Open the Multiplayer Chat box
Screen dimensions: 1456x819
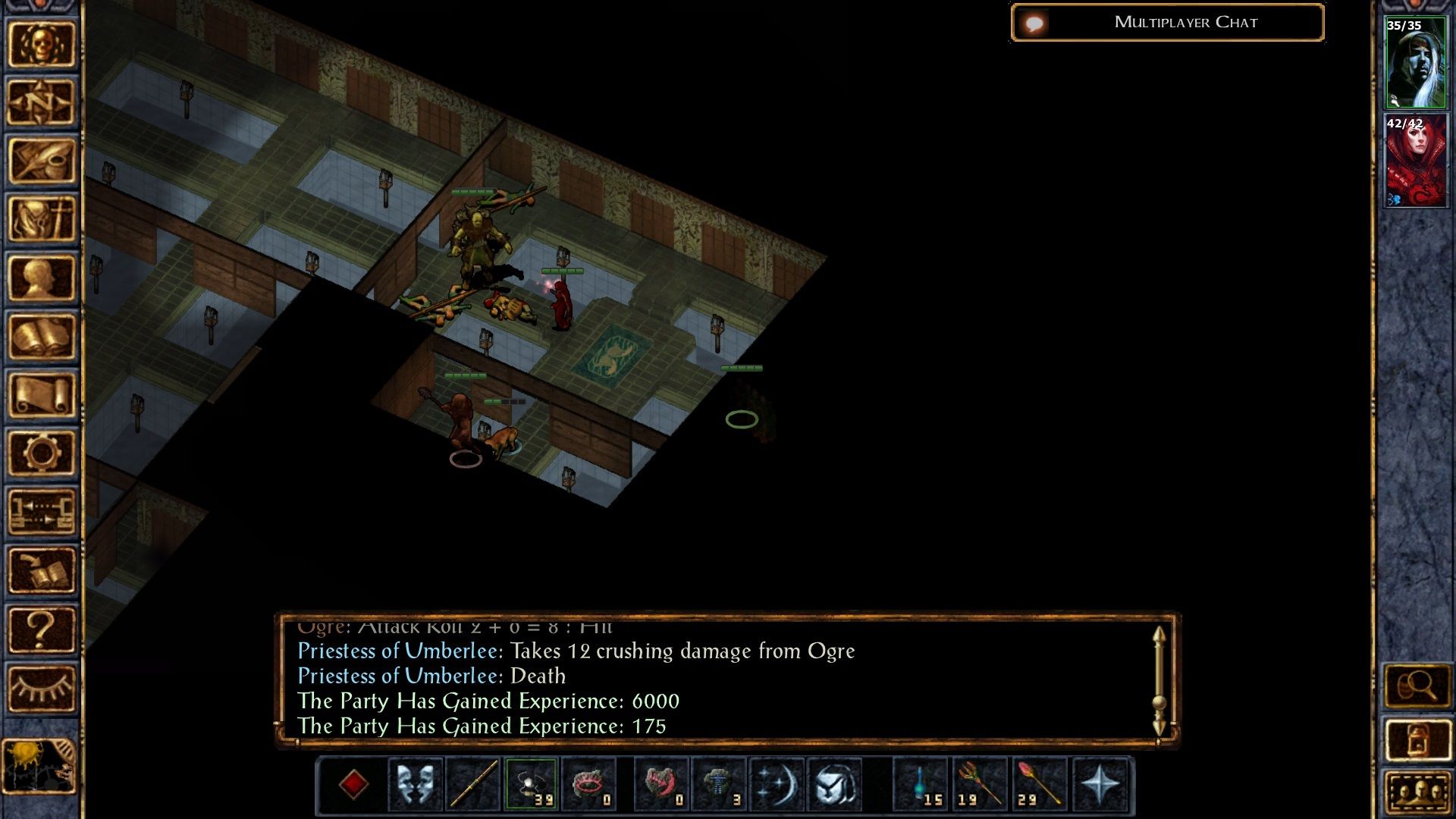pos(1167,23)
